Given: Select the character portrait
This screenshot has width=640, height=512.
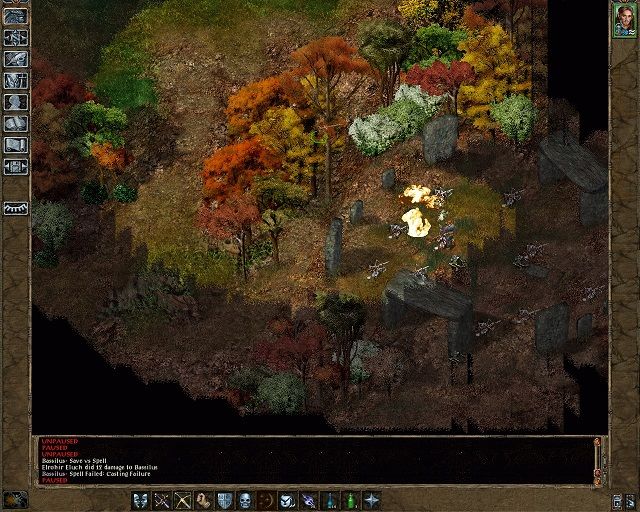Looking at the screenshot, I should (625, 21).
